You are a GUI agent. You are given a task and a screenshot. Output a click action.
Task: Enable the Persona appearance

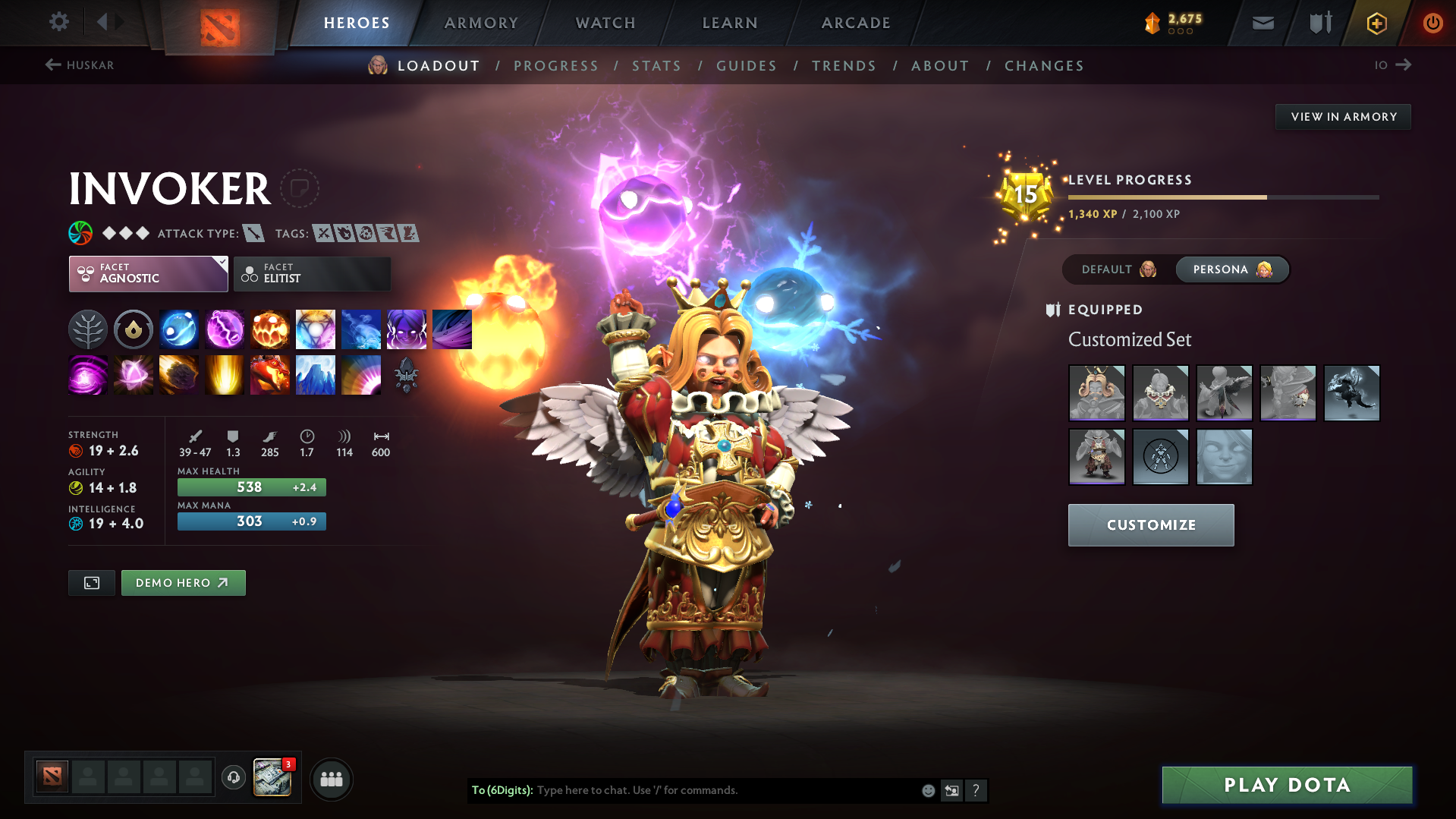pos(1222,269)
